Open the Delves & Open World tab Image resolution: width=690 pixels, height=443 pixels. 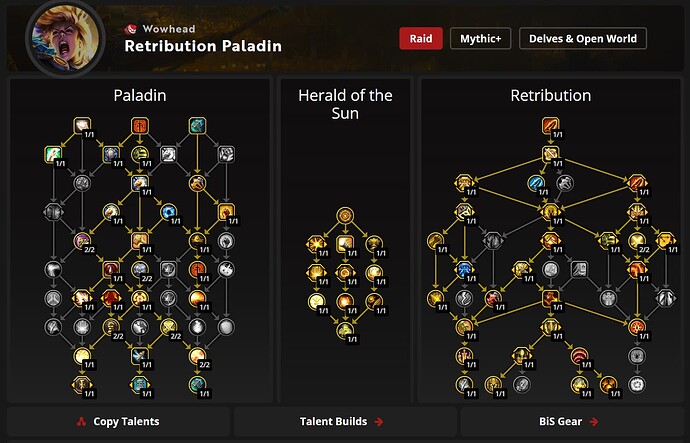pyautogui.click(x=582, y=39)
